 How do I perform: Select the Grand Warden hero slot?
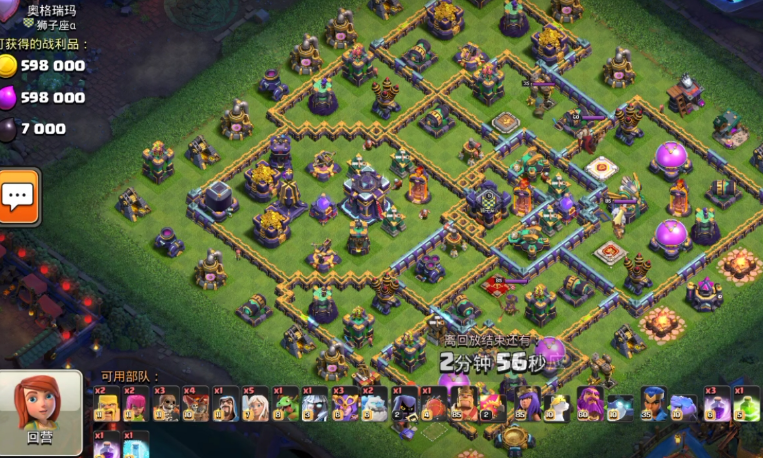point(590,403)
